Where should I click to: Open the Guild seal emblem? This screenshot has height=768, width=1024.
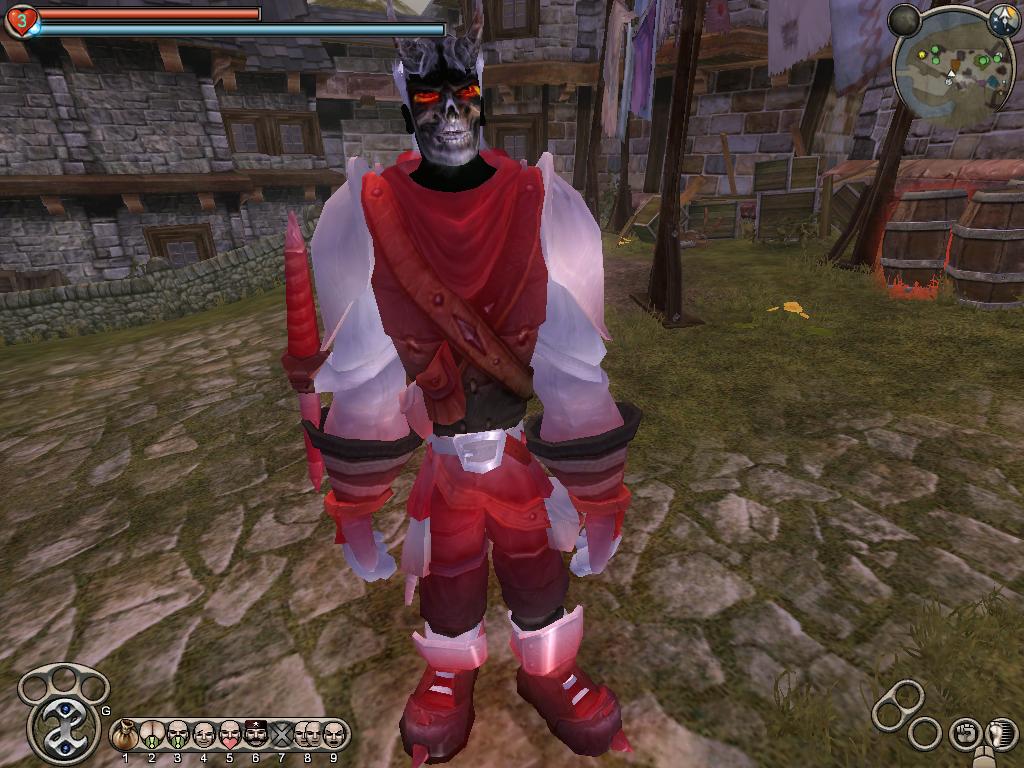[x=63, y=726]
